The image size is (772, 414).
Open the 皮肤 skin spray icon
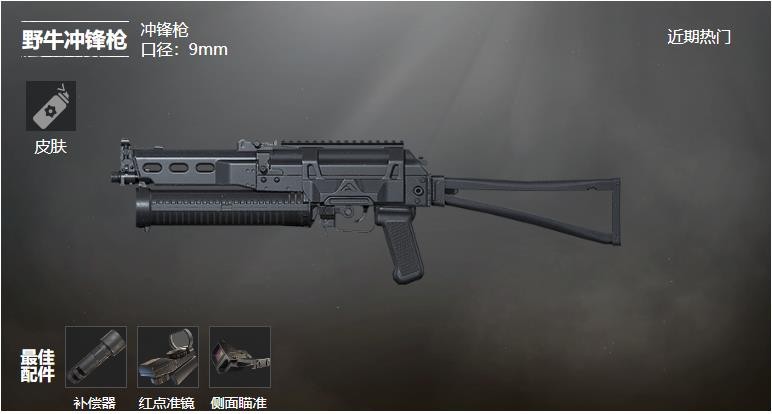tap(51, 106)
